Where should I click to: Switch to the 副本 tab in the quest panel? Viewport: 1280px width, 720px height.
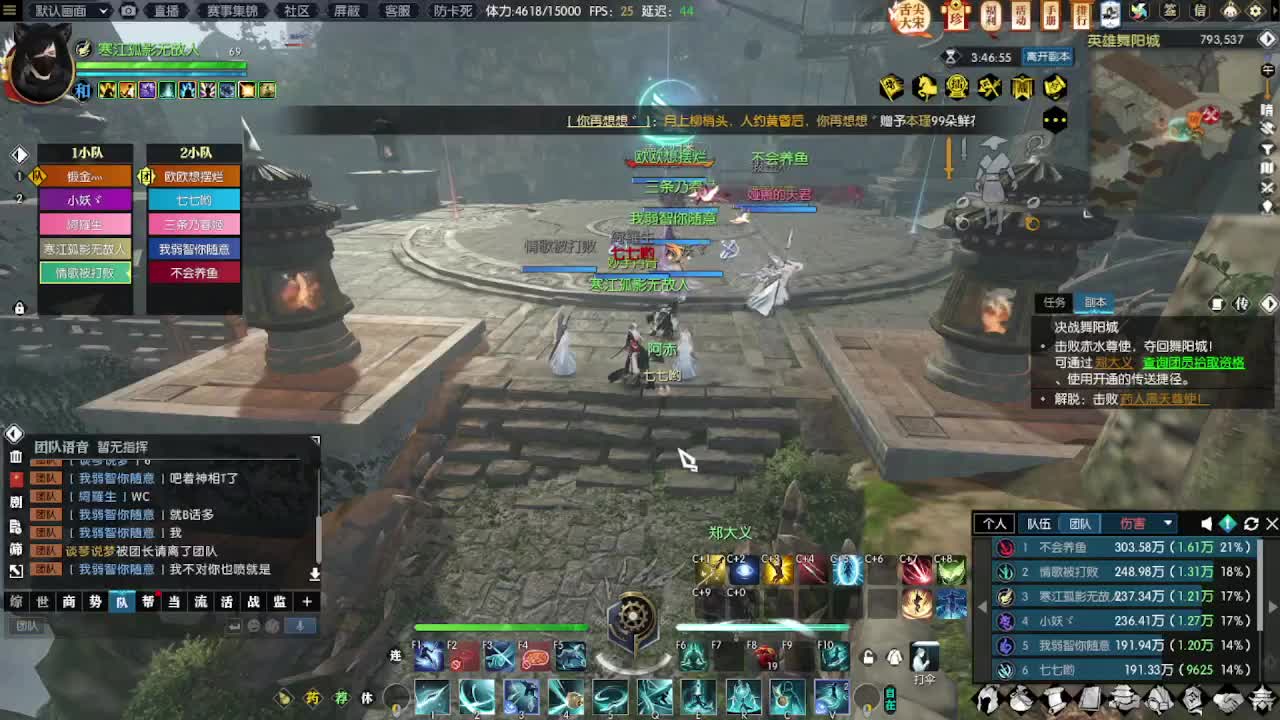pos(1094,303)
